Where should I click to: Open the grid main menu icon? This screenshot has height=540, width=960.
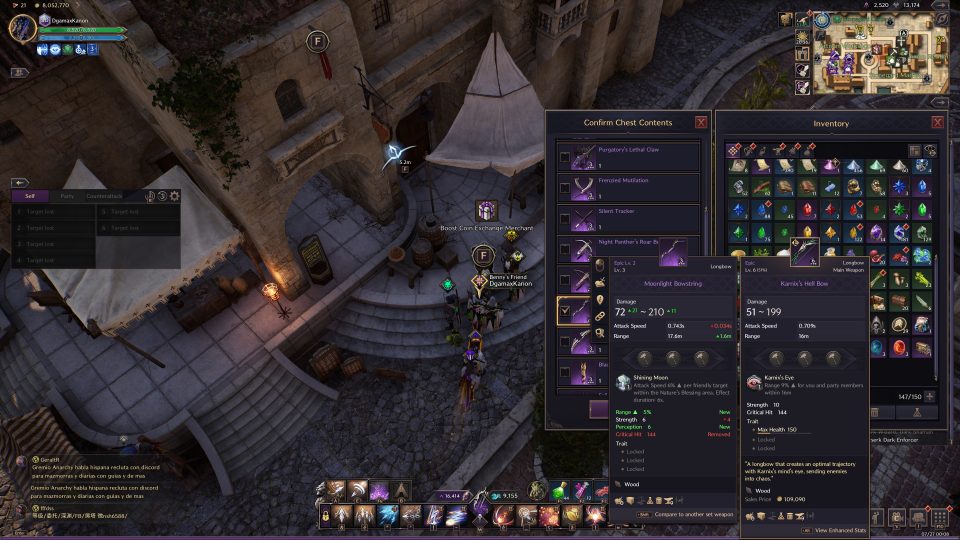pos(939,518)
